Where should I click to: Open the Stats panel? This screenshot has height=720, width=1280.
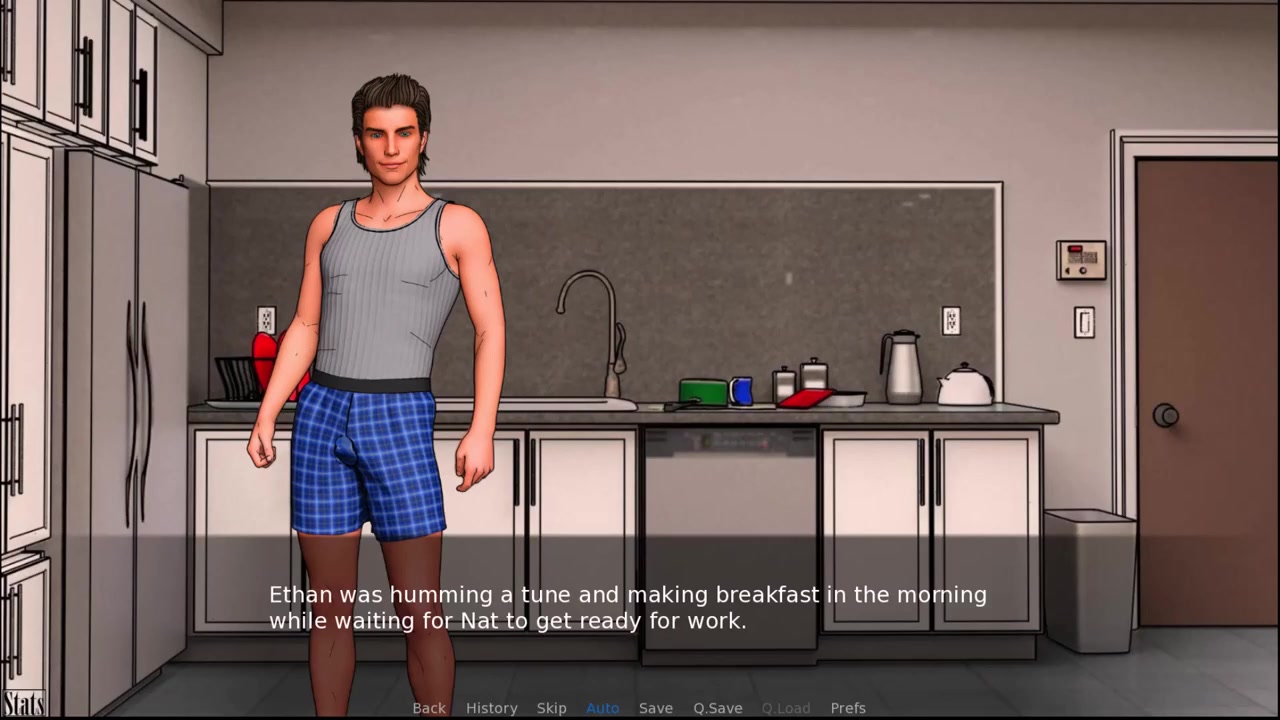click(23, 704)
